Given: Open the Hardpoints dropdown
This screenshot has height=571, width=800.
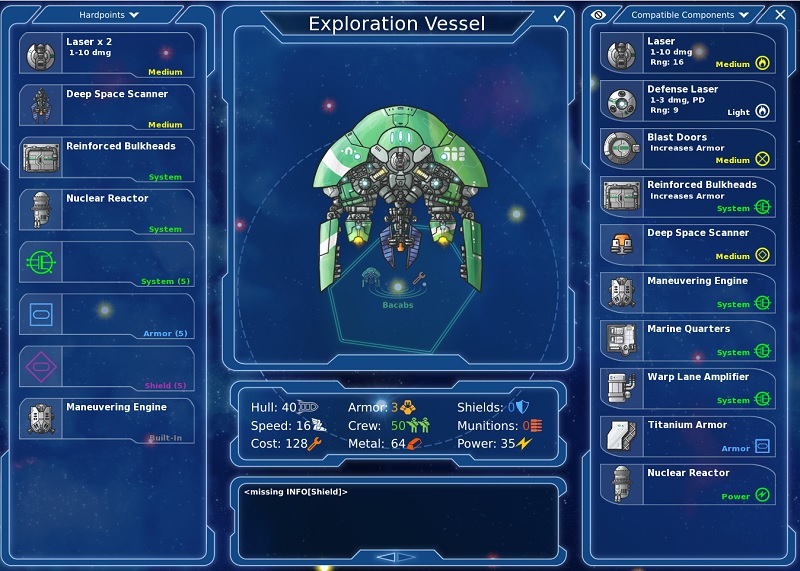Looking at the screenshot, I should click(x=109, y=15).
